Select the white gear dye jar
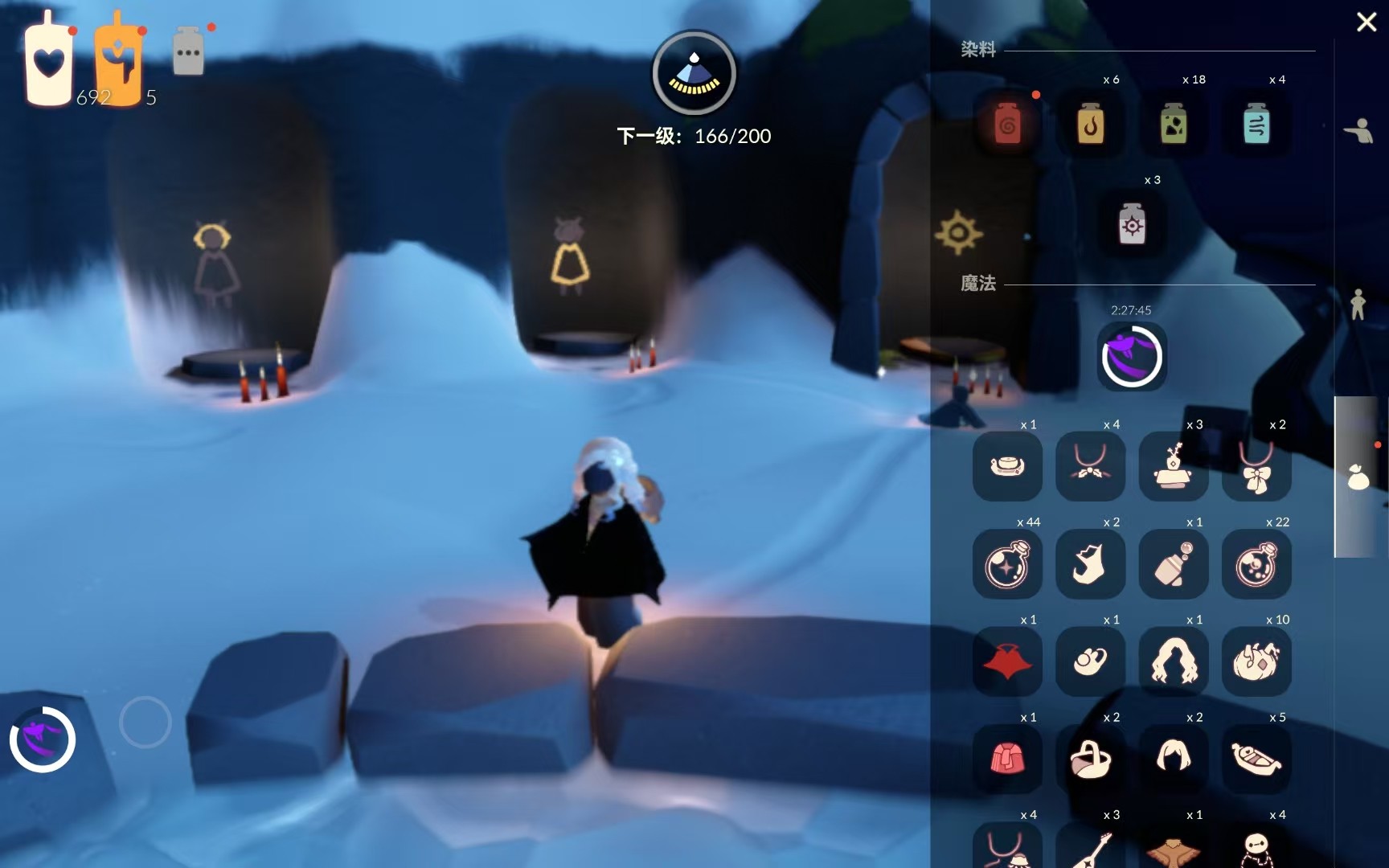The width and height of the screenshot is (1389, 868). [1132, 225]
